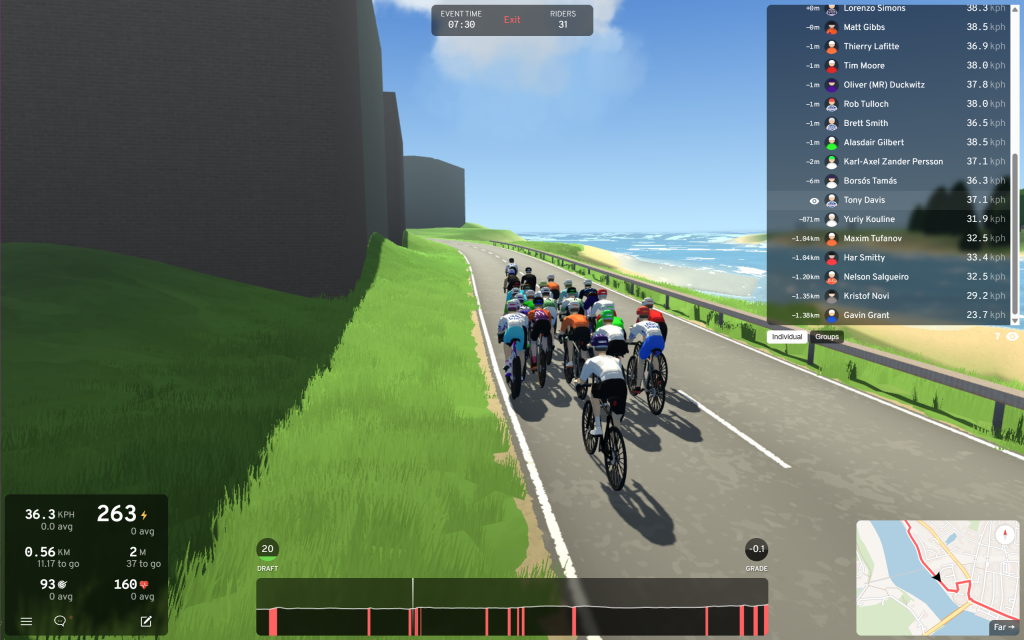The width and height of the screenshot is (1024, 640).
Task: Click the compass icon on the minimap
Action: click(1005, 534)
